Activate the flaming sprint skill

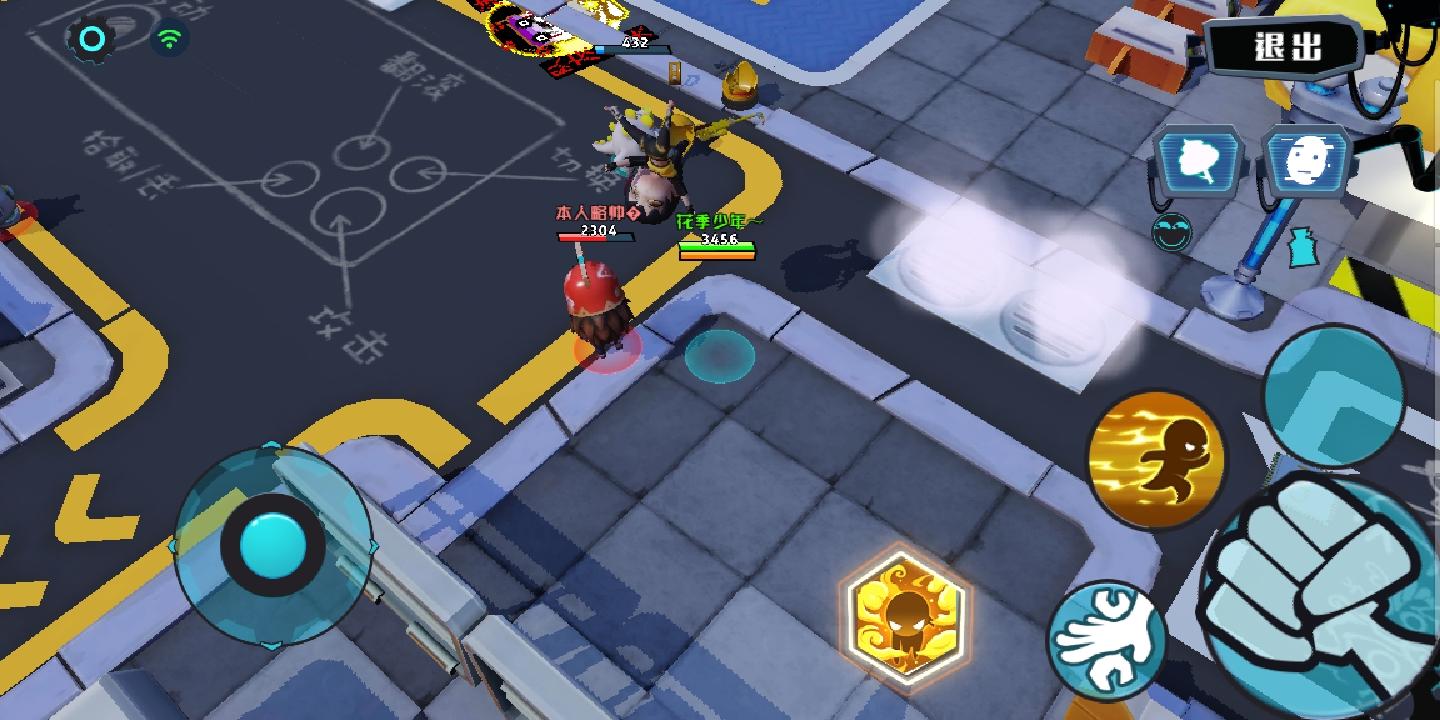click(x=1160, y=455)
